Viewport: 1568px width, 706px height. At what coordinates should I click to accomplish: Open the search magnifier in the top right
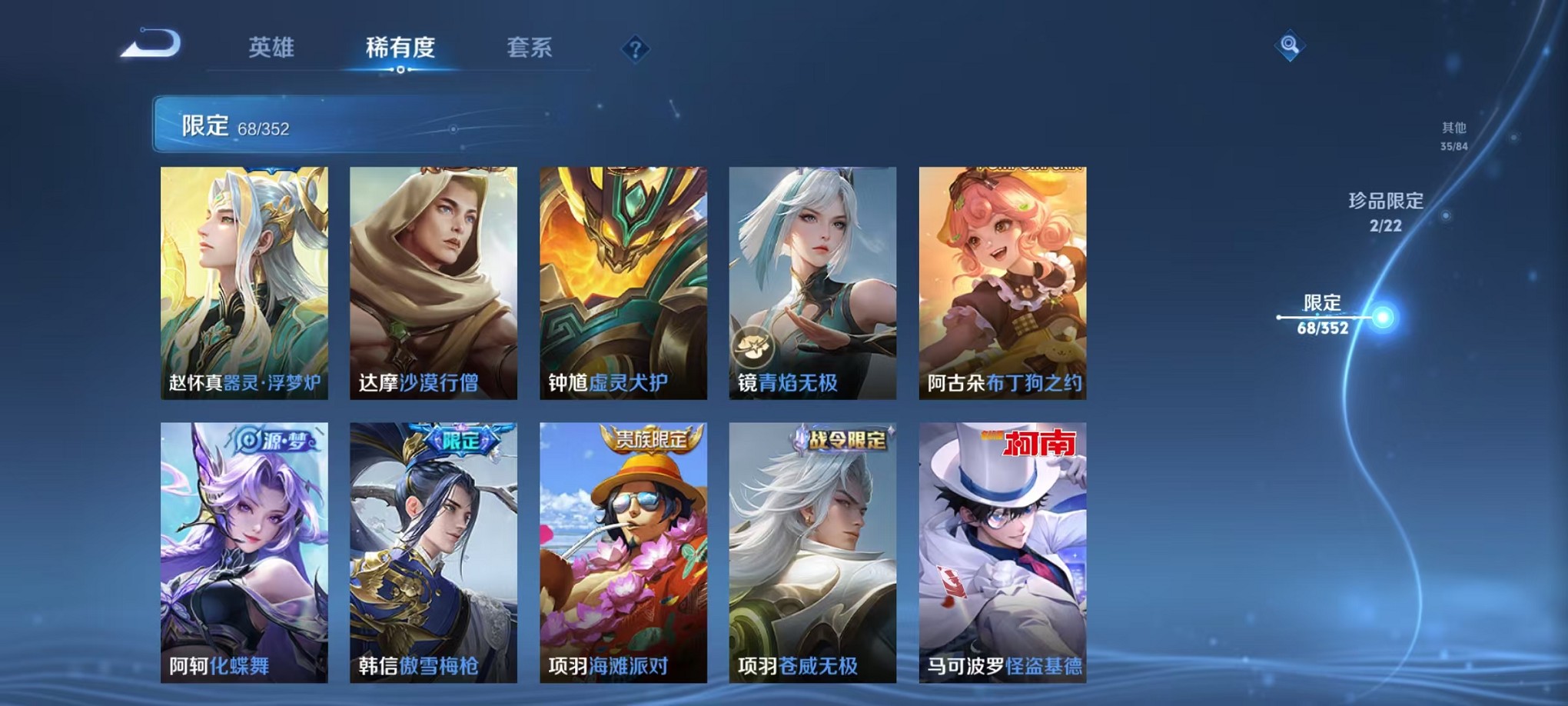pyautogui.click(x=1291, y=46)
